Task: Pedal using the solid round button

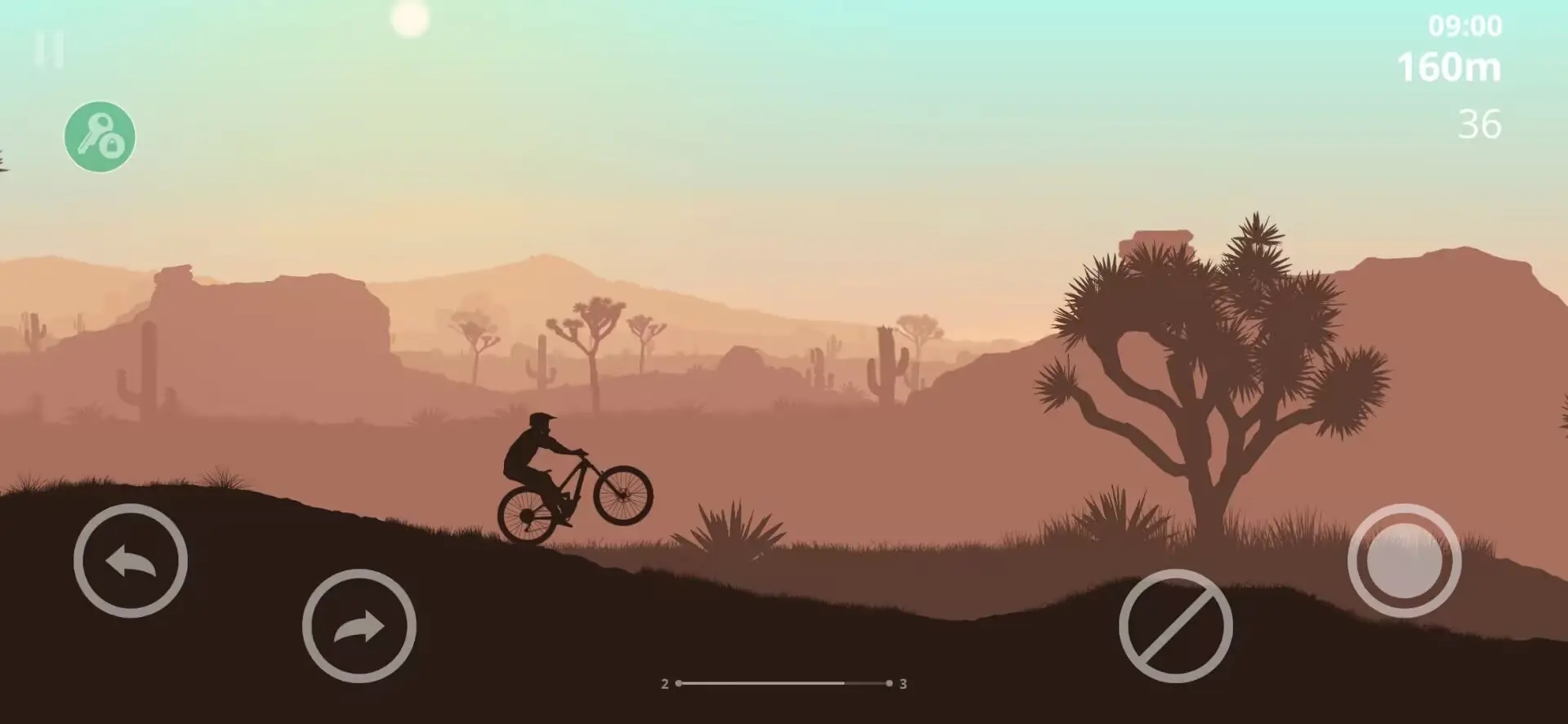Action: 1404,561
